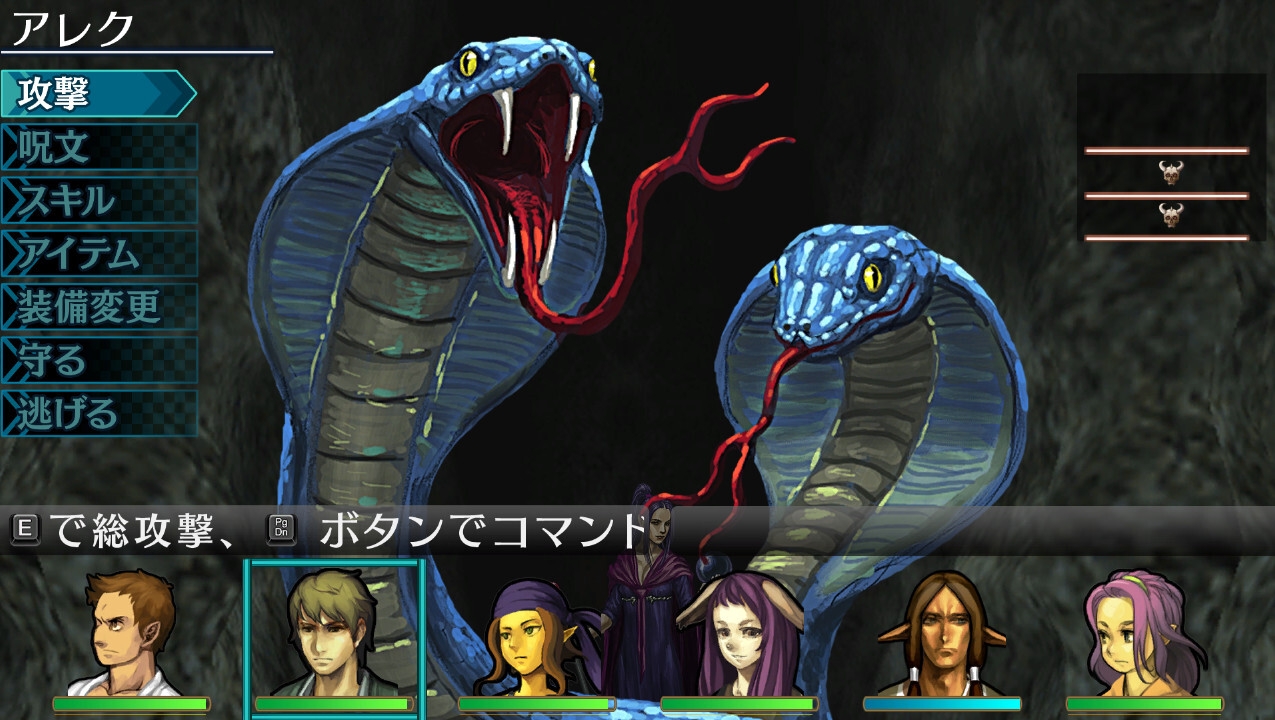The height and width of the screenshot is (720, 1275).
Task: Select 逃げる to flee battle
Action: [97, 413]
